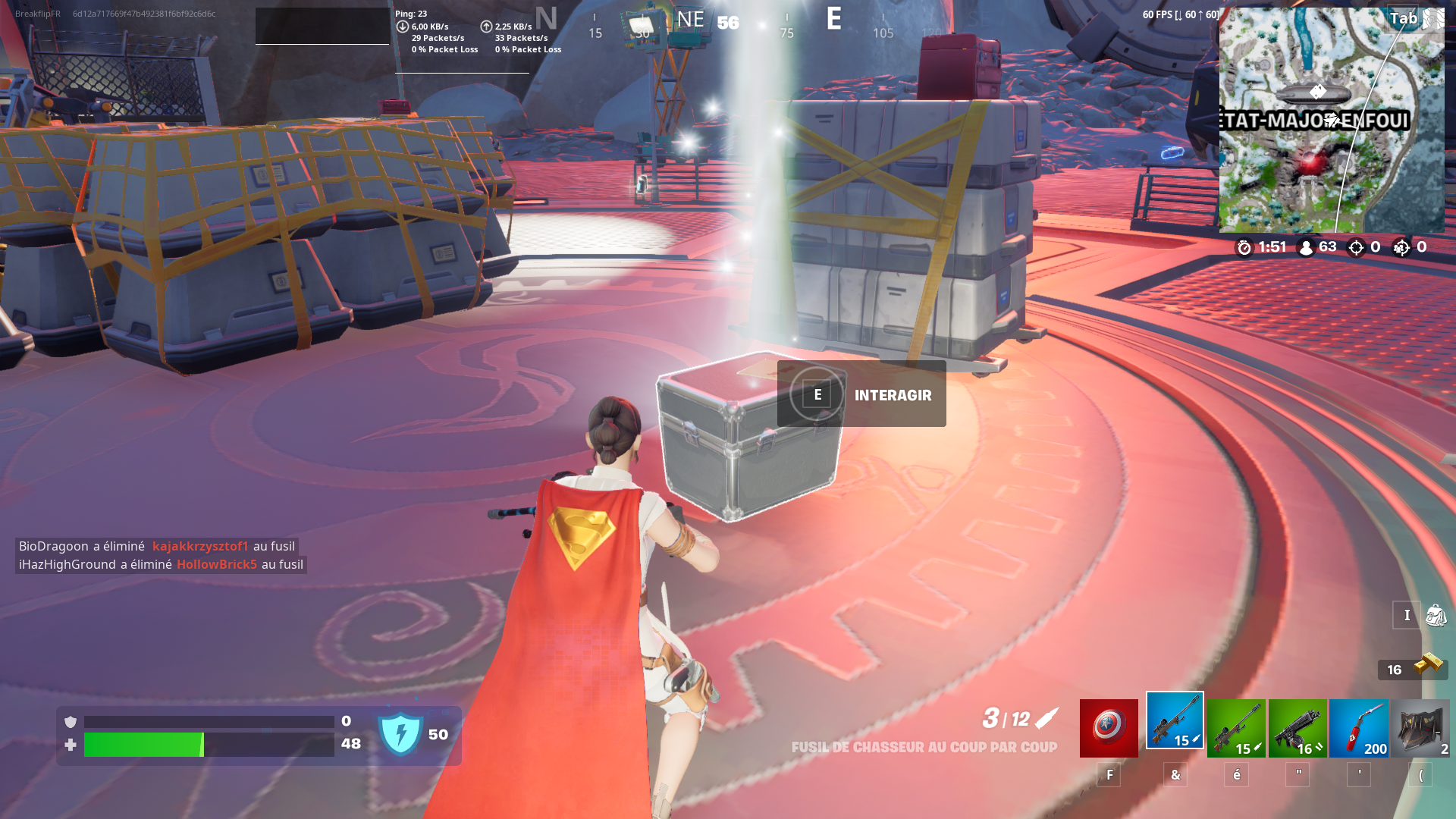This screenshot has width=1456, height=819.
Task: Select the firefly torch with 200 charges
Action: (1358, 726)
